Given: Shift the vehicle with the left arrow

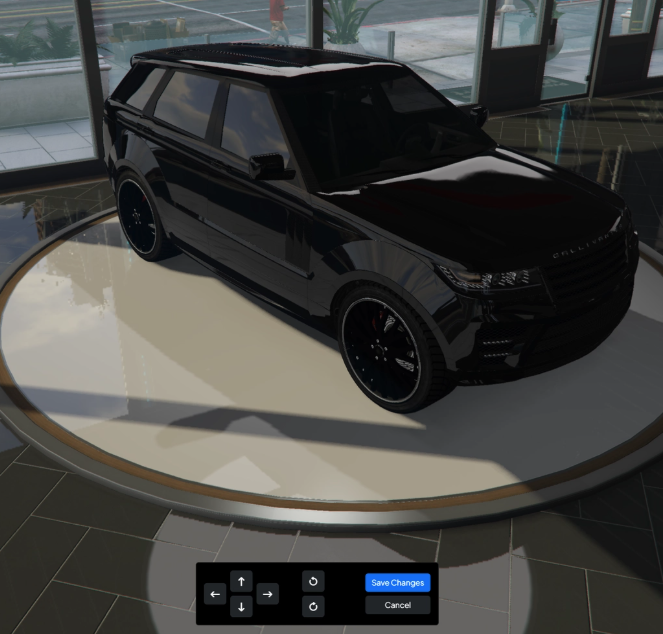Looking at the screenshot, I should click(x=215, y=594).
